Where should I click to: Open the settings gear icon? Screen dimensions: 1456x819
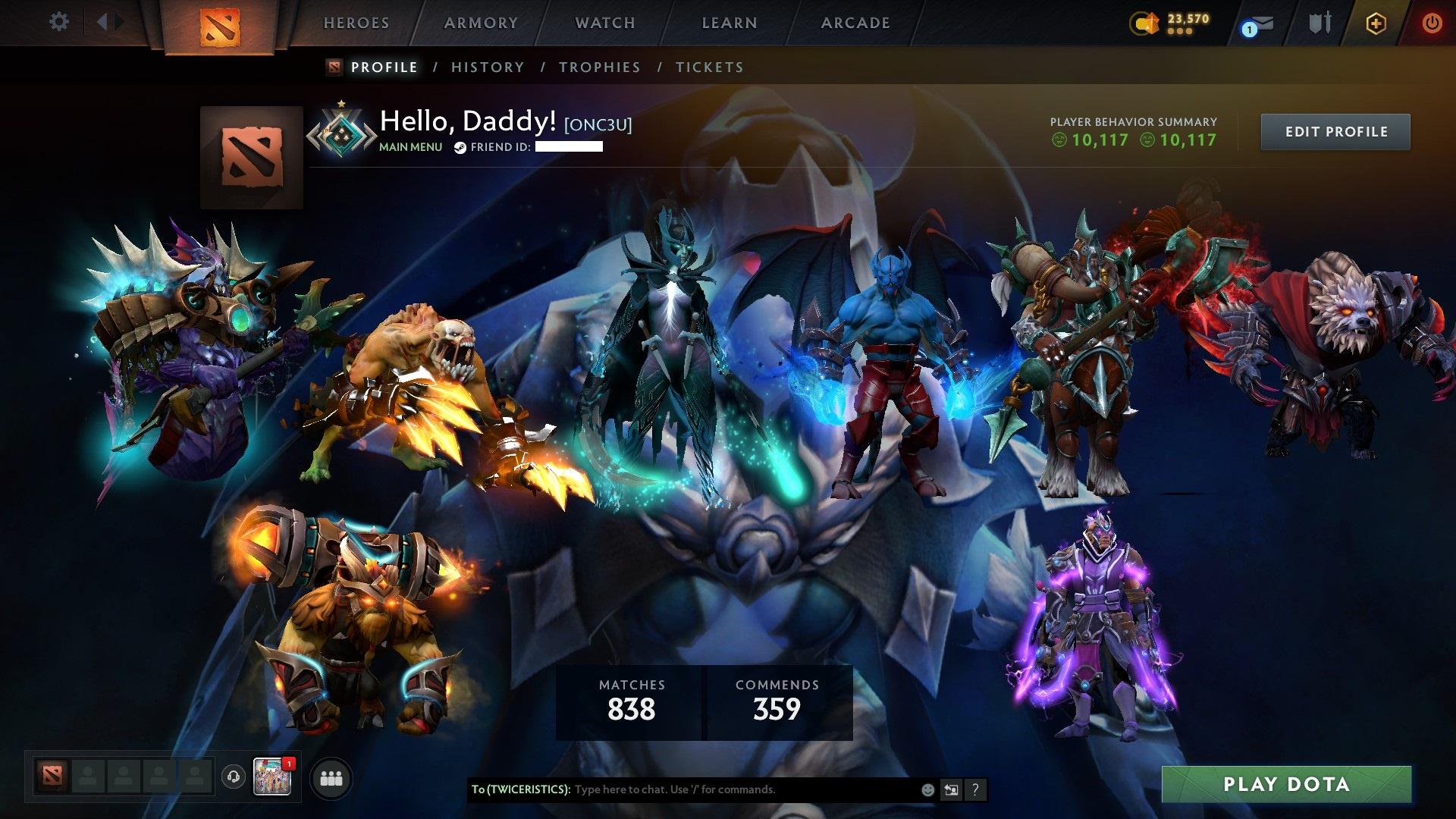click(x=58, y=21)
